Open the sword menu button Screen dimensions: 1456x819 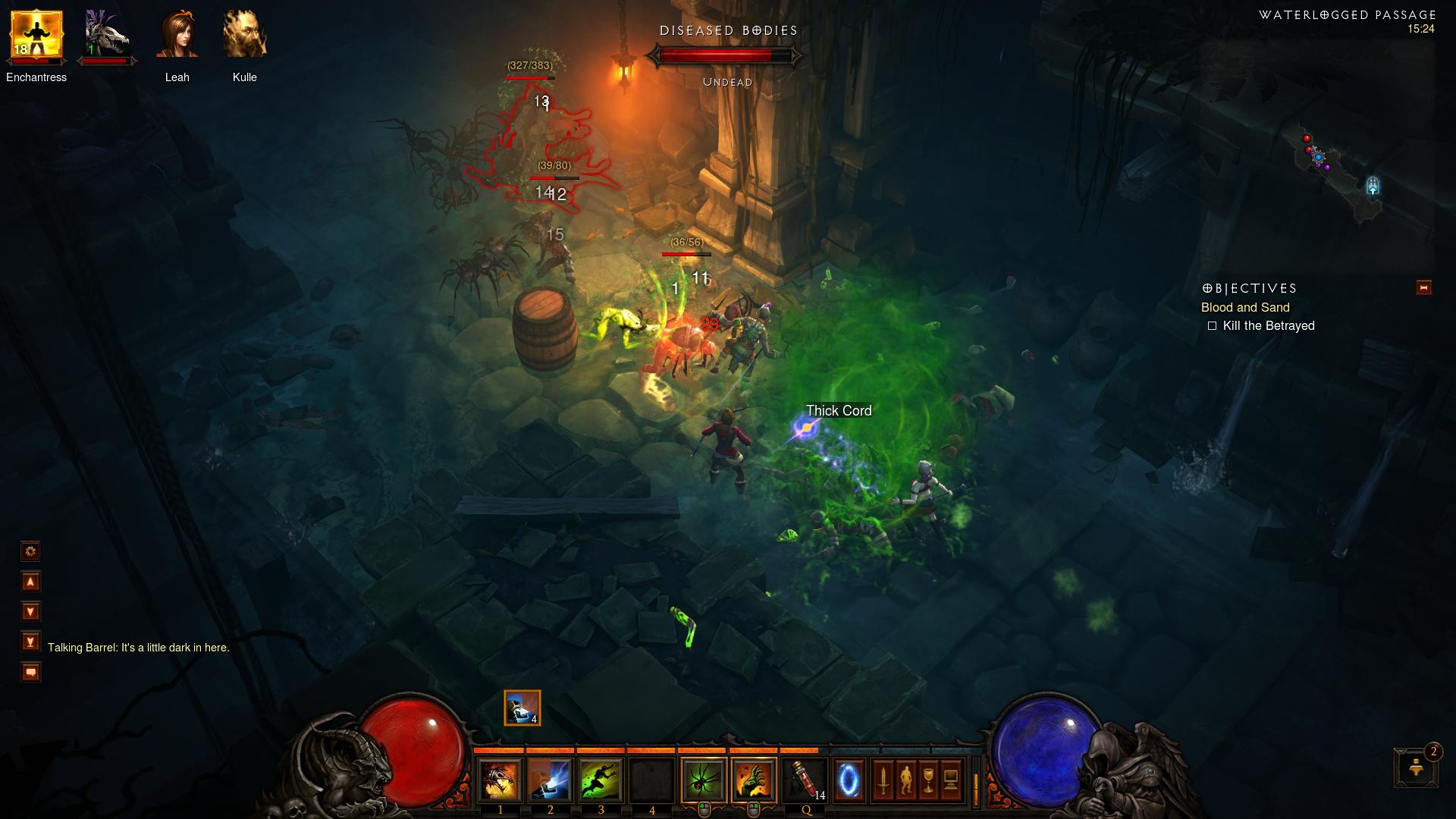pyautogui.click(x=883, y=780)
